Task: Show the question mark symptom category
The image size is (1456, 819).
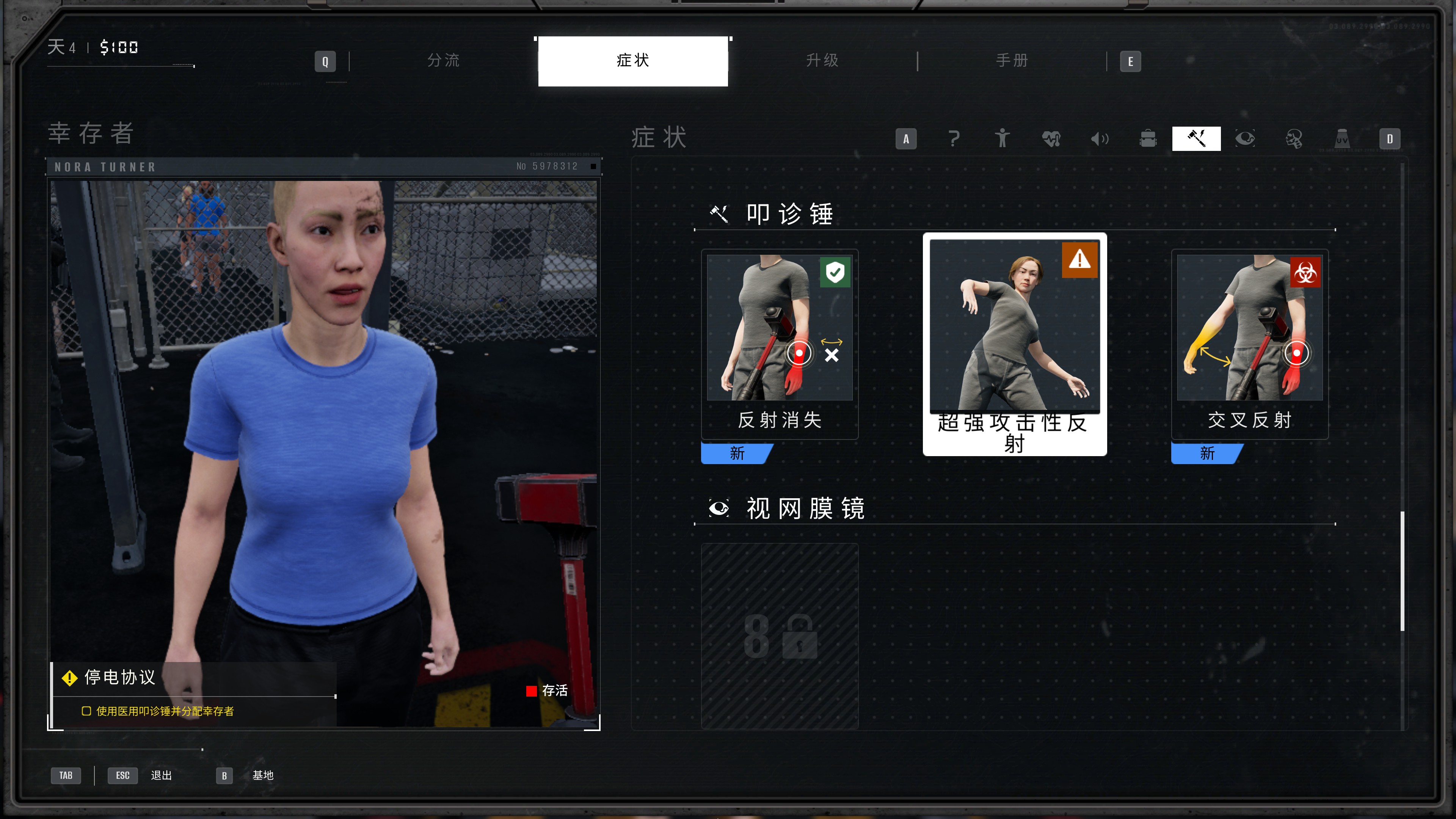Action: 954,138
